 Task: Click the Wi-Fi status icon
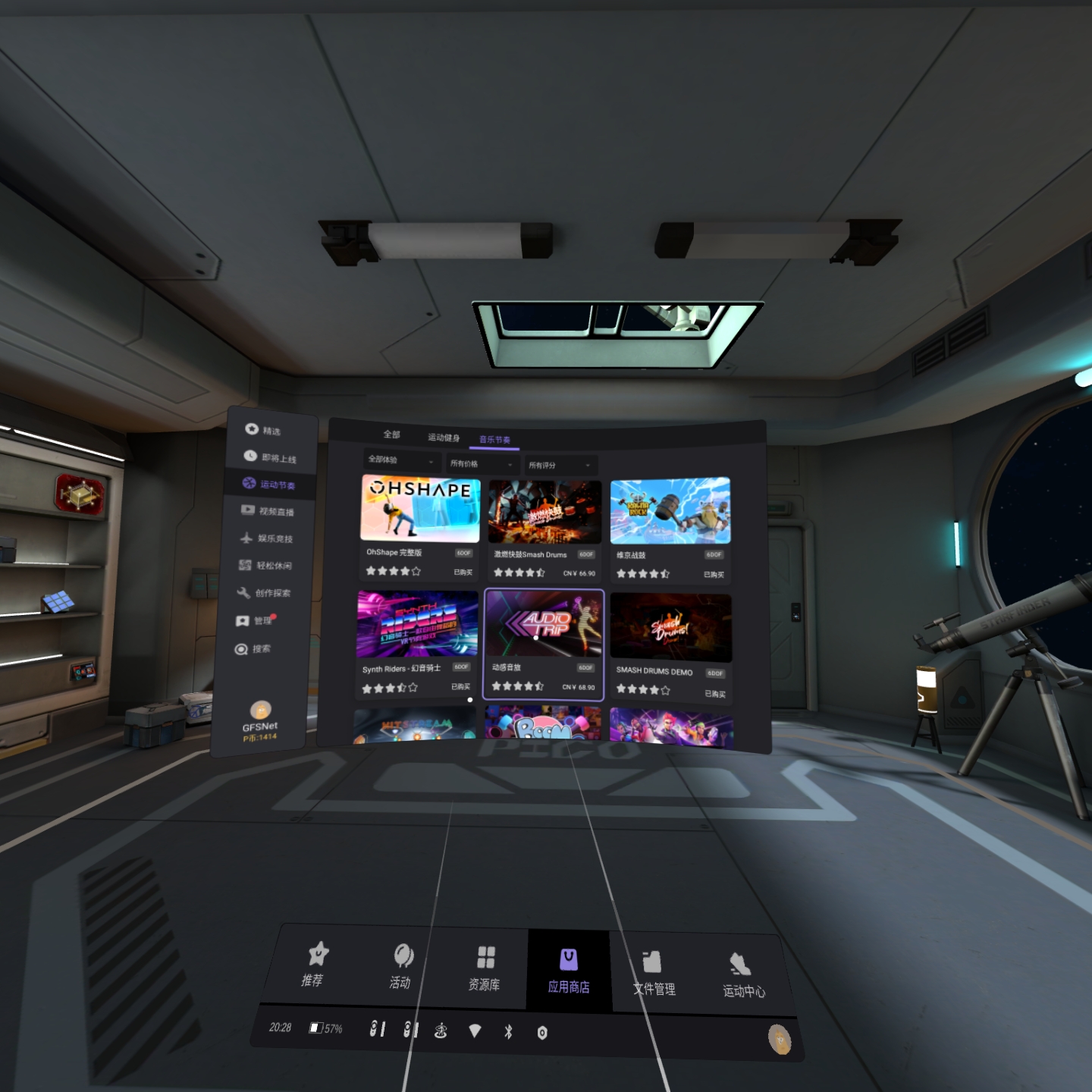coord(475,1031)
